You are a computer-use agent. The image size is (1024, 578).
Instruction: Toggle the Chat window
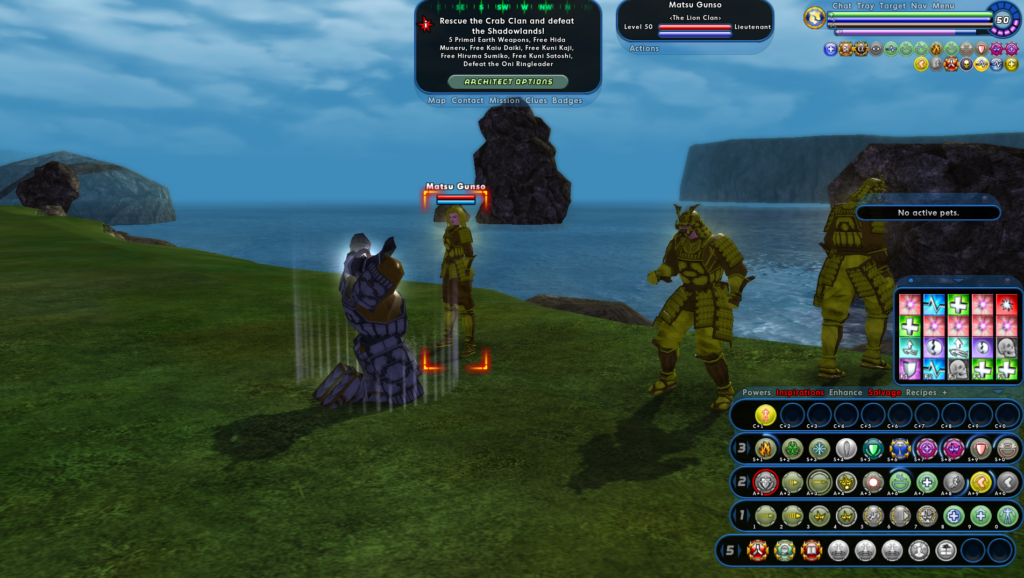click(842, 6)
